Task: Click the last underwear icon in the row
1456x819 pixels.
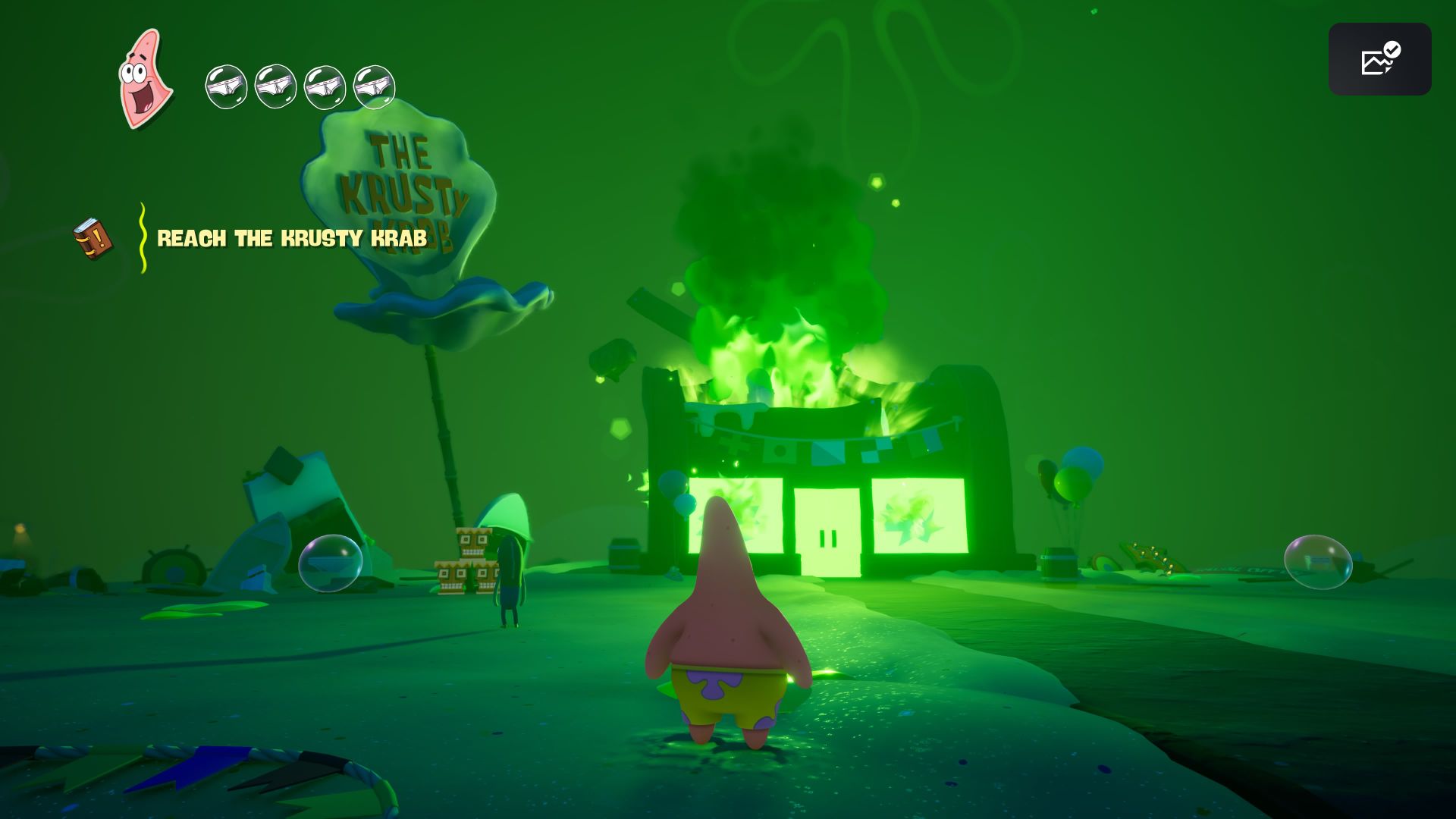Action: 373,86
